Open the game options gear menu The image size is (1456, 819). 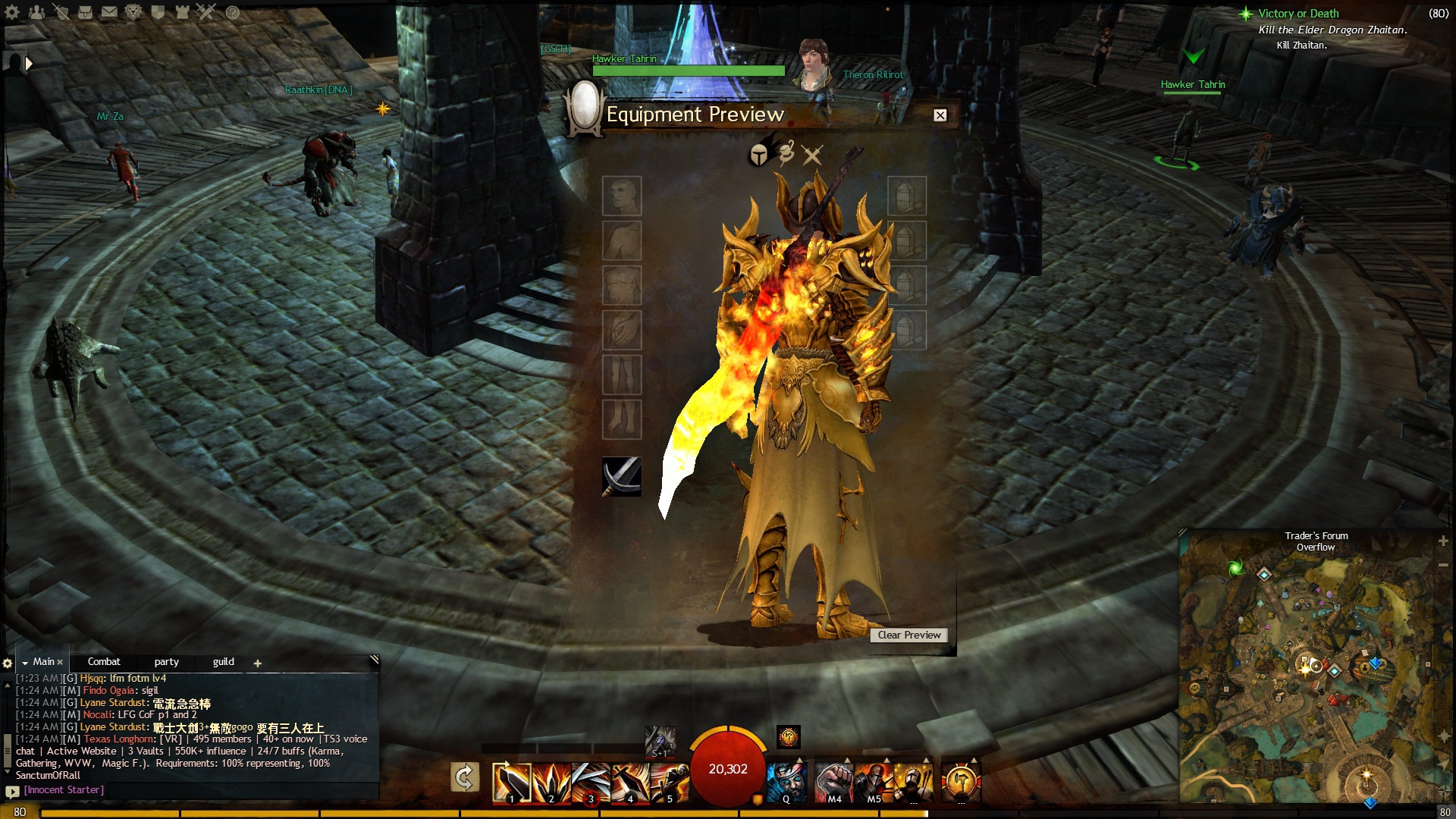pyautogui.click(x=12, y=12)
